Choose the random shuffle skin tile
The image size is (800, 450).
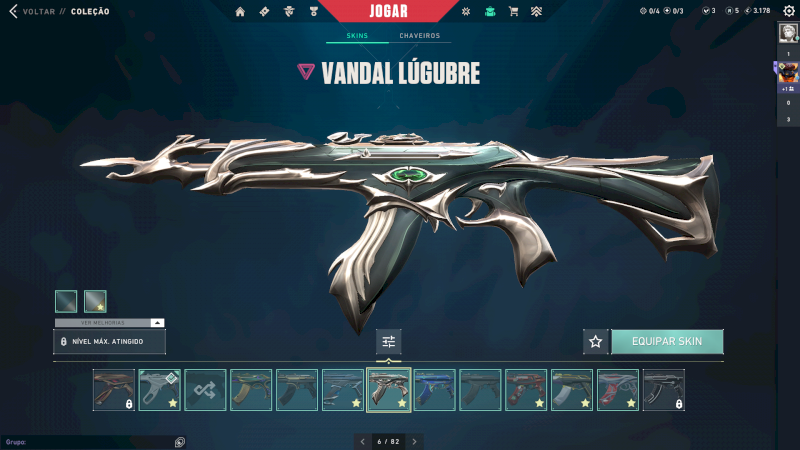[205, 390]
